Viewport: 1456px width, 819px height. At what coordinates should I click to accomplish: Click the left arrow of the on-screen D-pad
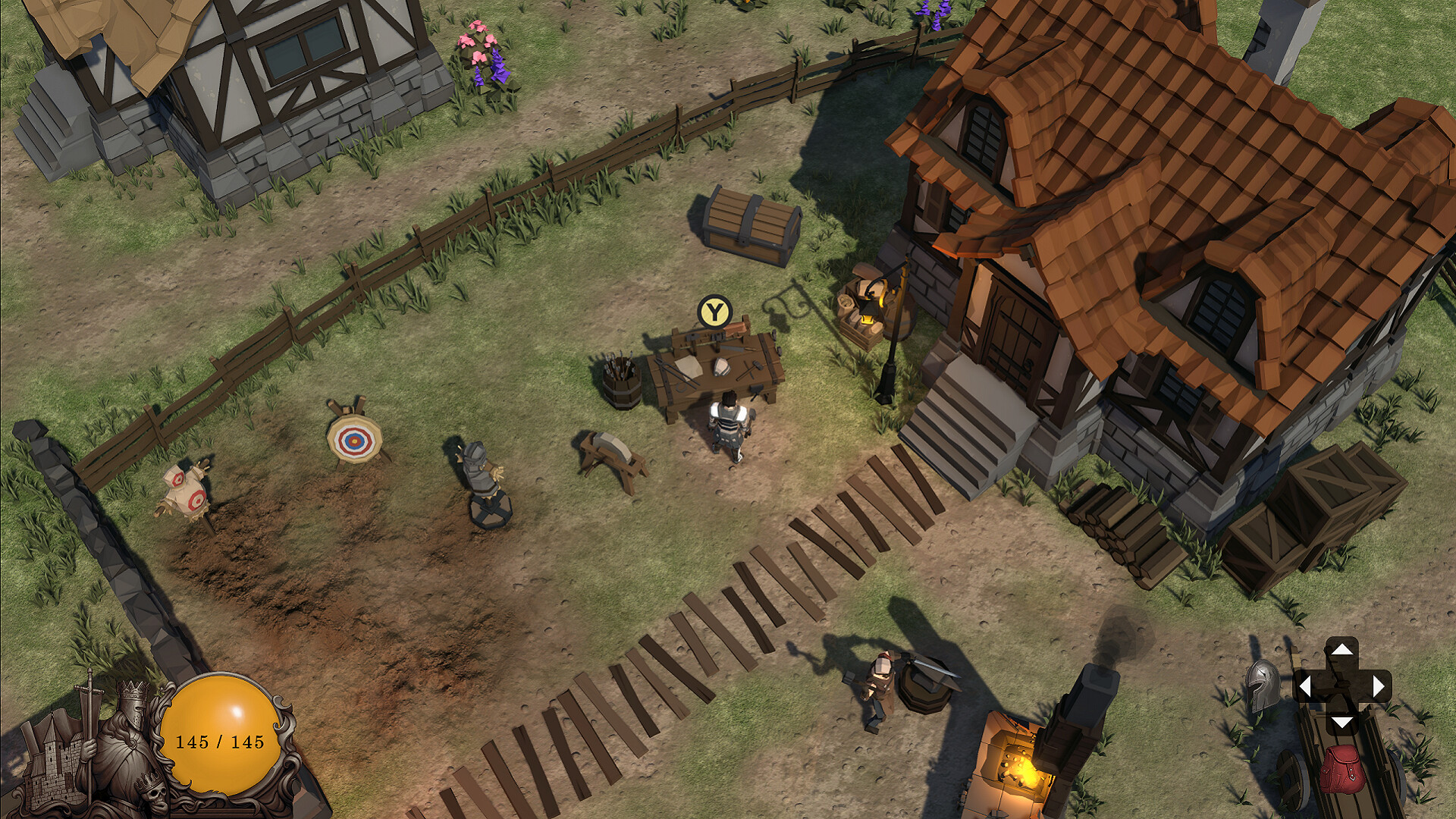tap(1306, 686)
